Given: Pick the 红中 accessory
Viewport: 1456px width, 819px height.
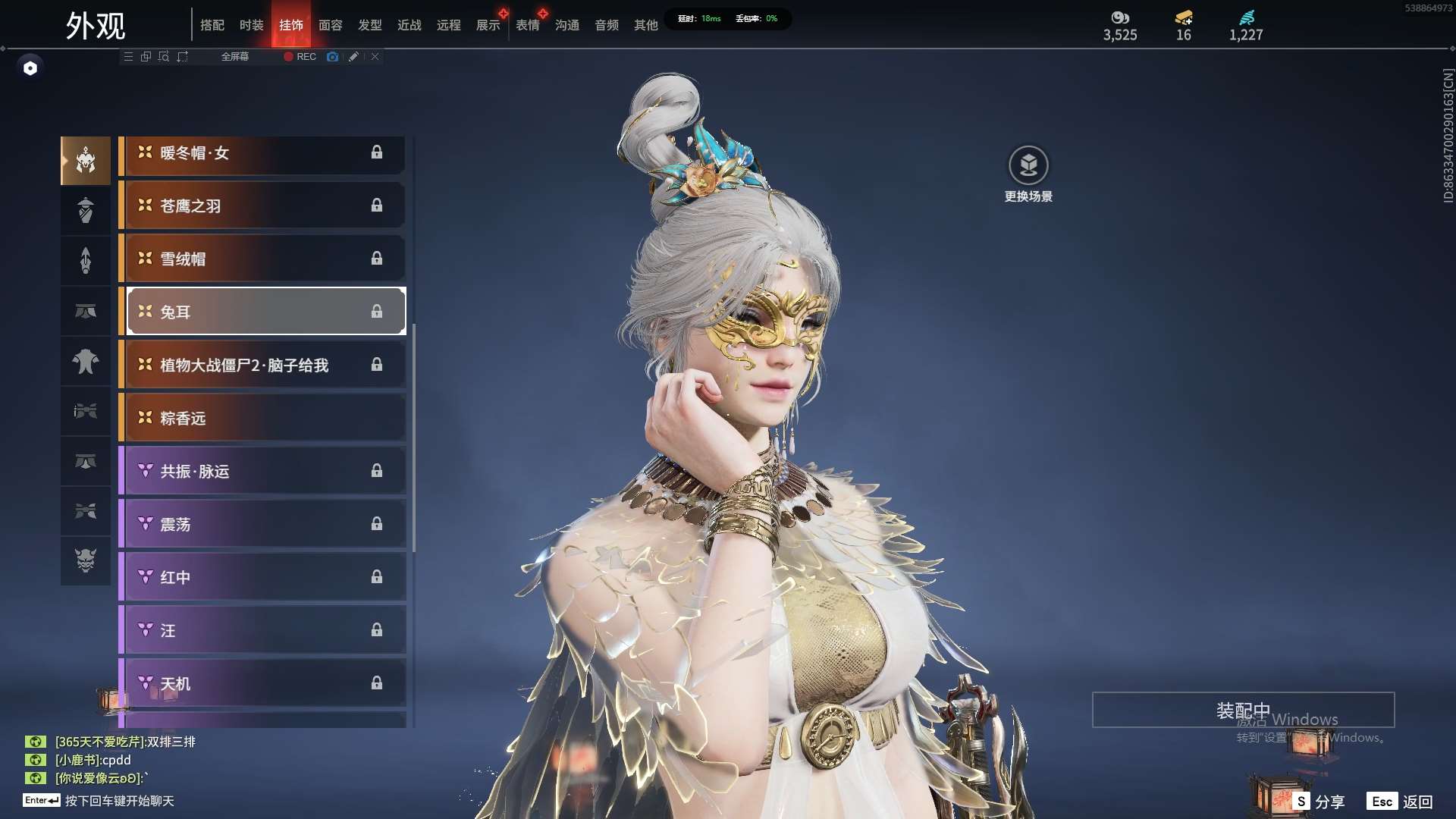Looking at the screenshot, I should click(x=263, y=578).
